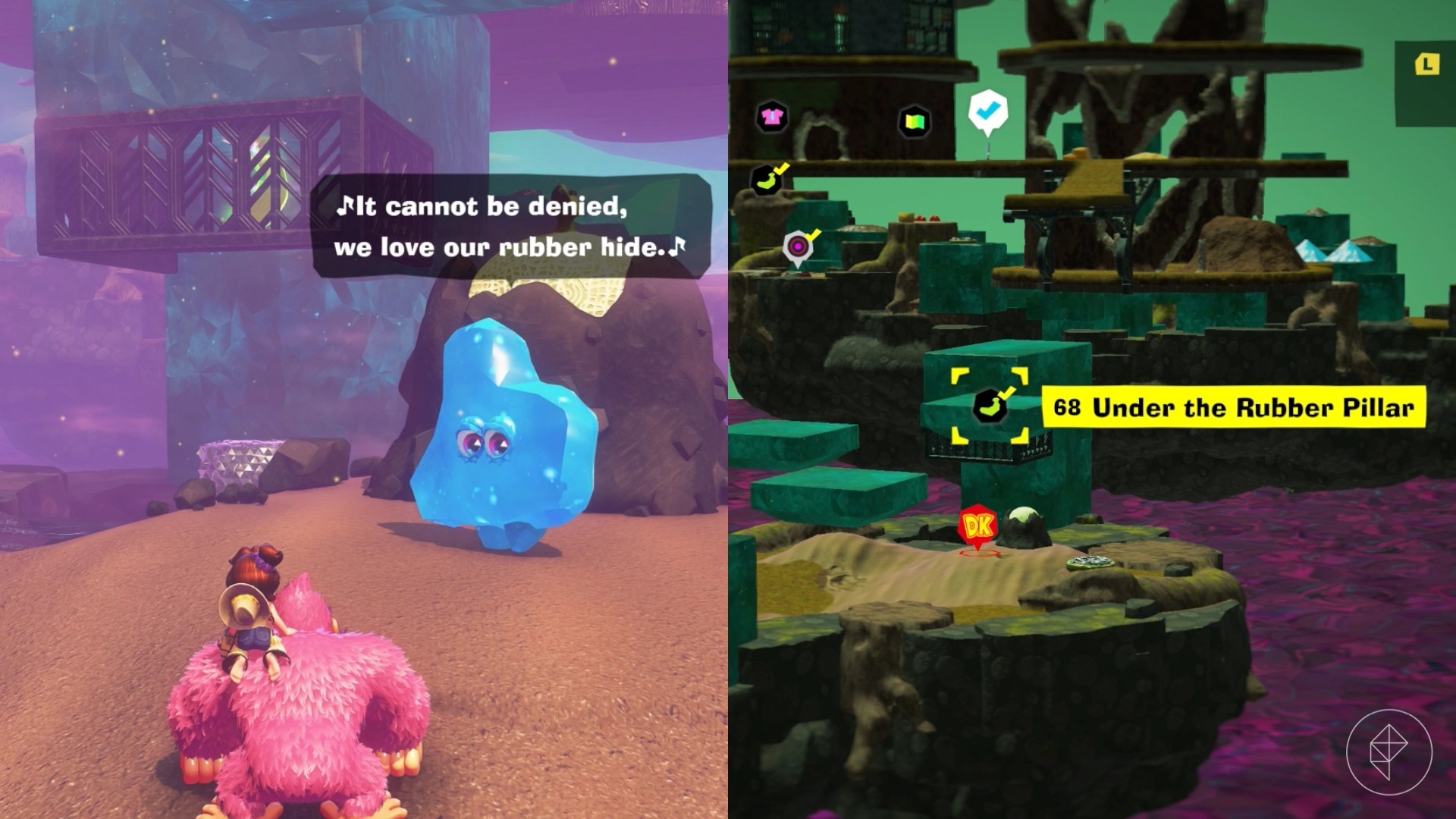Viewport: 1456px width, 819px height.
Task: Click the red DK player location marker
Action: [977, 526]
